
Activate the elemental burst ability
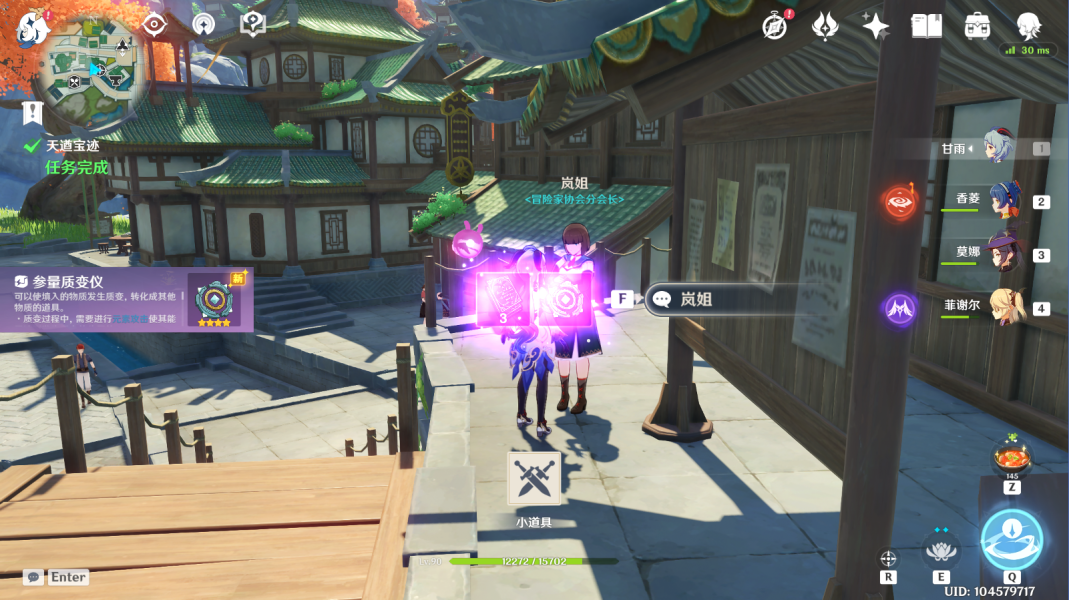pos(1011,540)
